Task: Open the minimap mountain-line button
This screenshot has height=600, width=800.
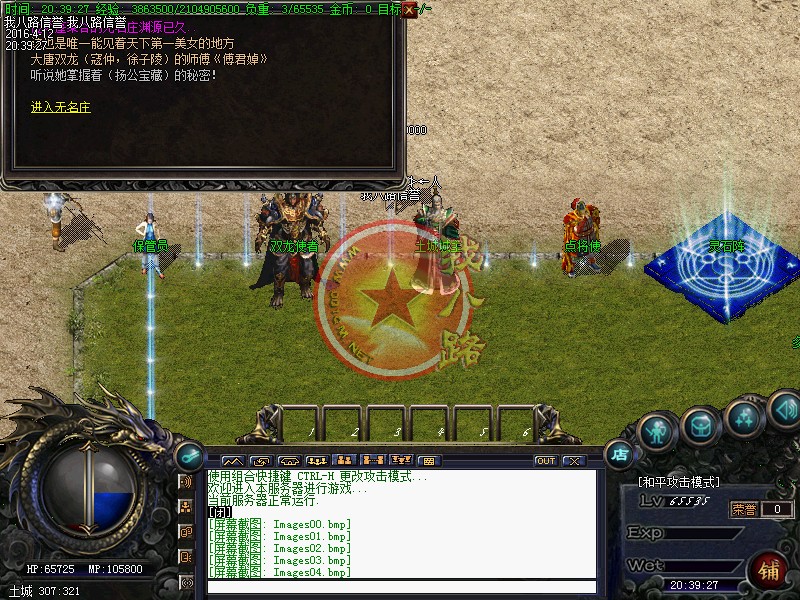Action: [x=232, y=461]
